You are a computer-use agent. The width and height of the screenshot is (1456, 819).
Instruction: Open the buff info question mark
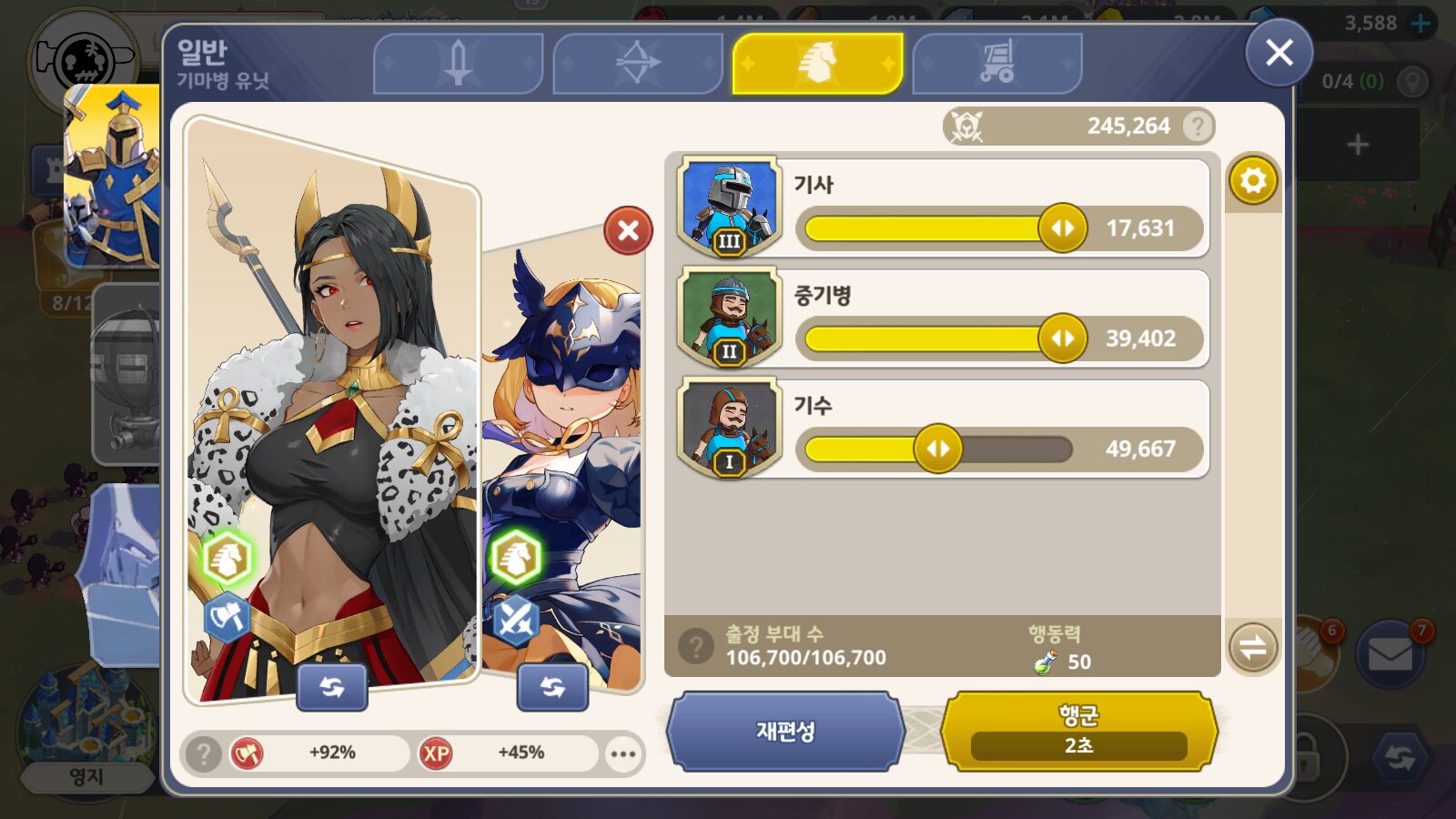click(204, 753)
